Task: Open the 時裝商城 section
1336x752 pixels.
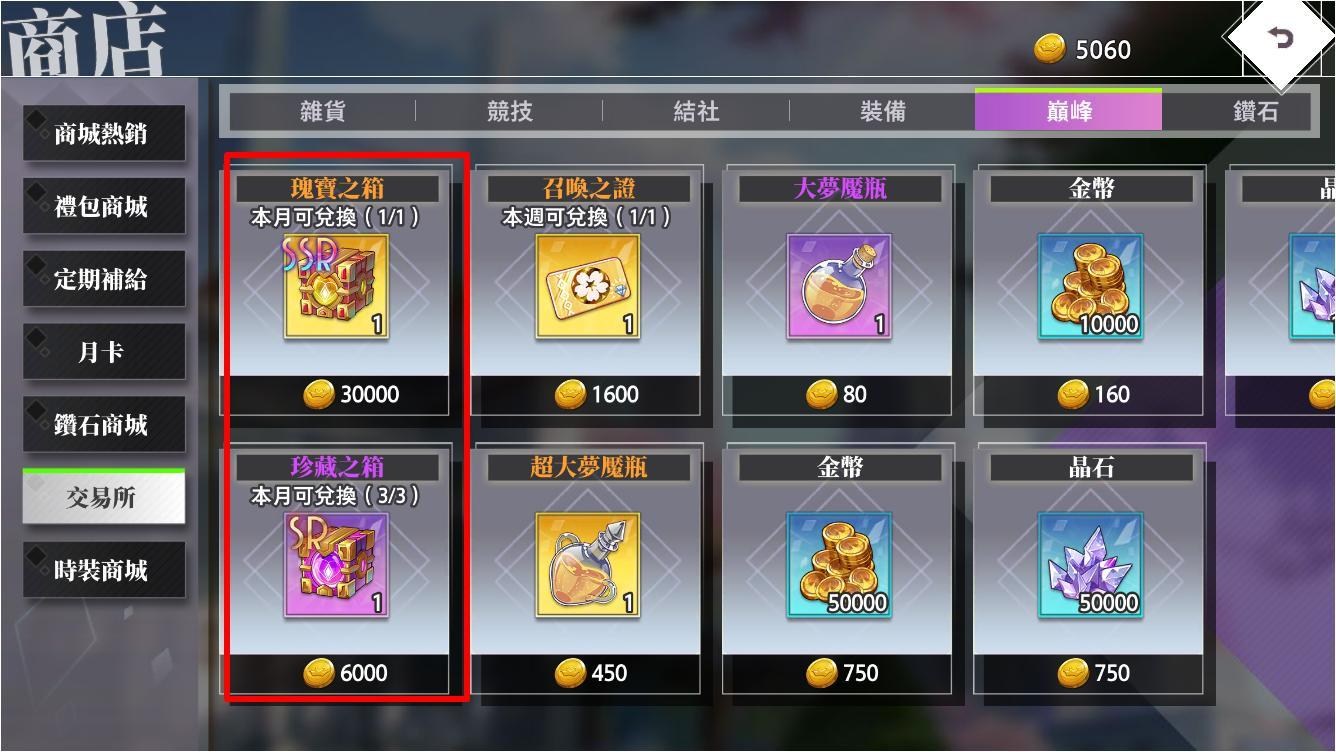Action: 102,569
